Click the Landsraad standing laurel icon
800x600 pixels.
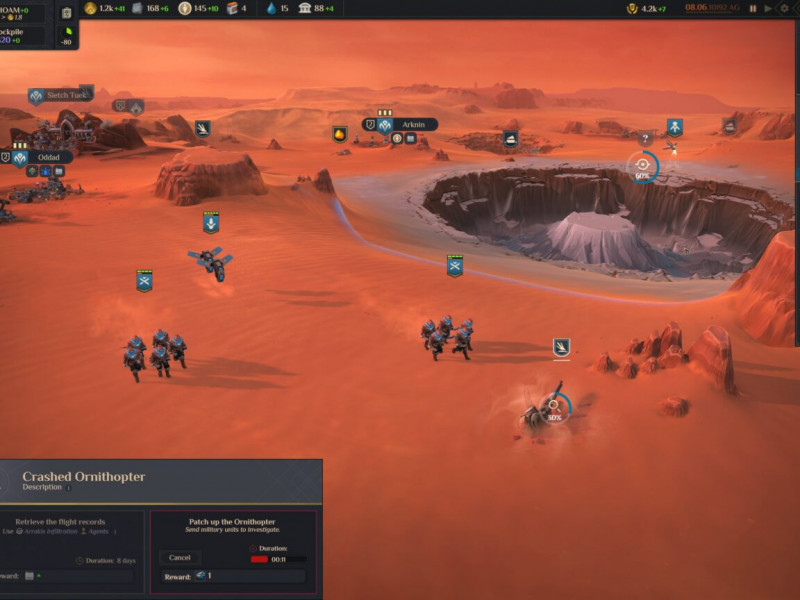[631, 8]
